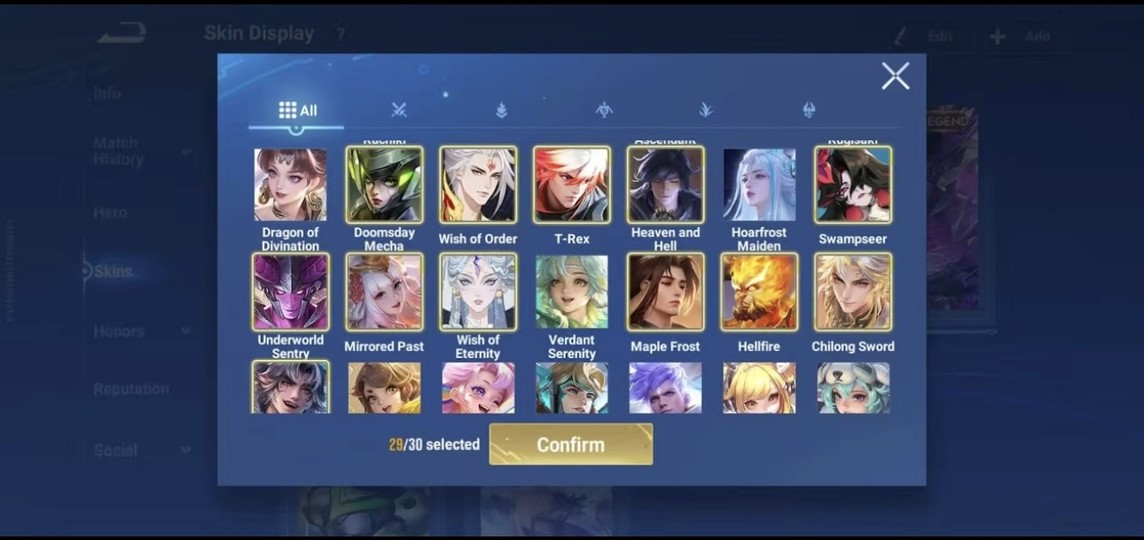
Task: Toggle the Swampseer skin
Action: [x=853, y=185]
